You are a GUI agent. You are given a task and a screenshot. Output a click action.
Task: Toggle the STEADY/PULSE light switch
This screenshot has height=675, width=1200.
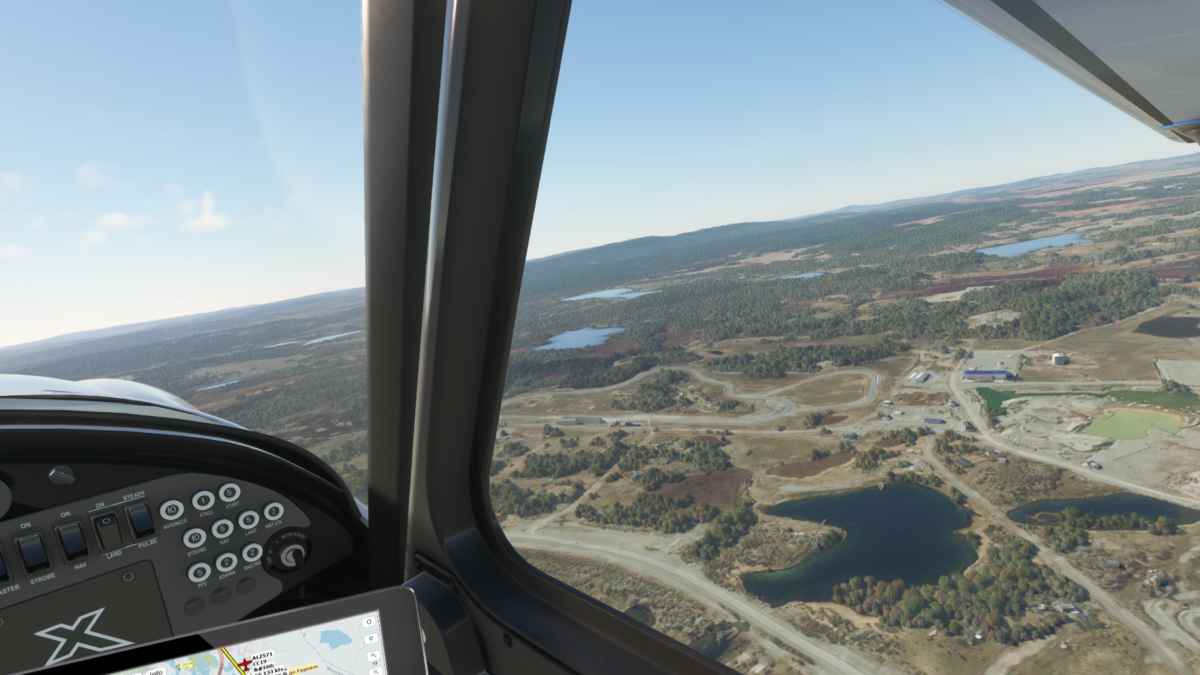[141, 520]
